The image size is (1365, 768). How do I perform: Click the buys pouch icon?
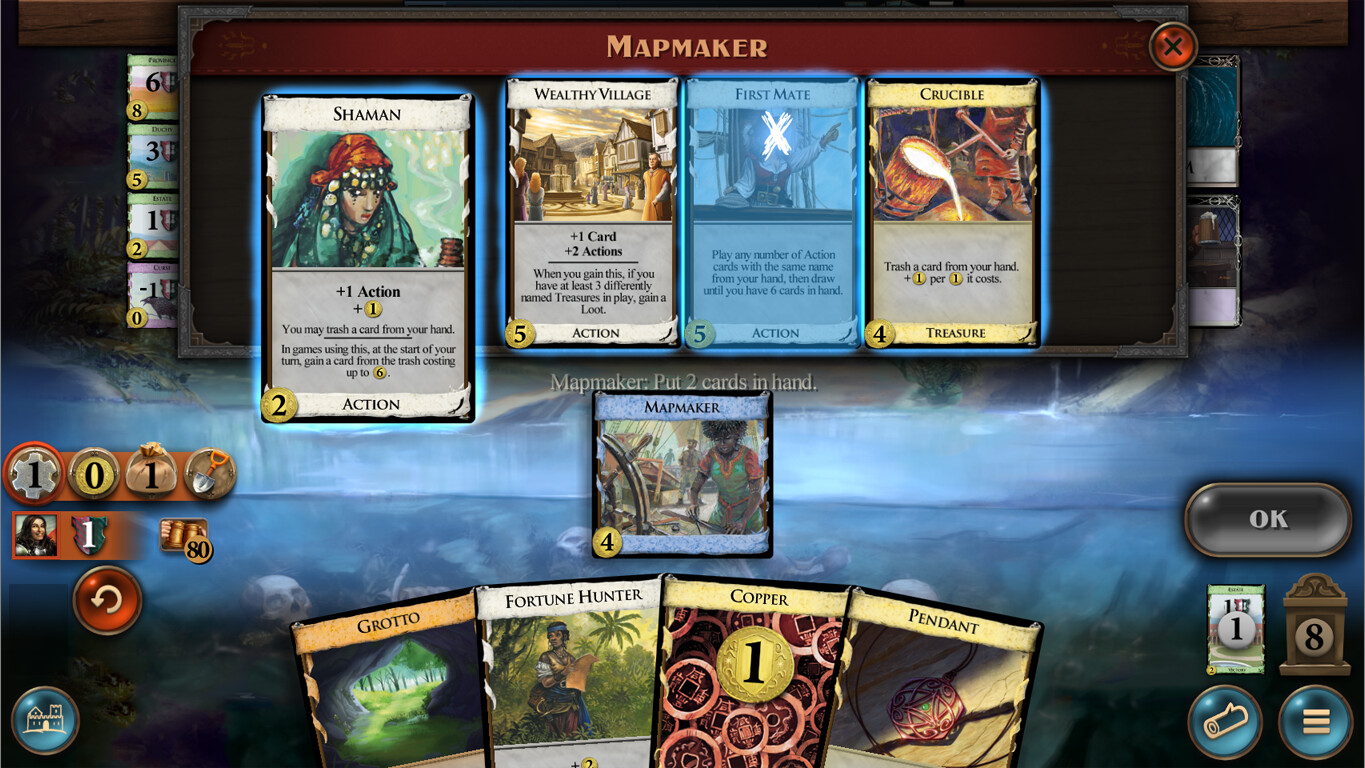151,475
